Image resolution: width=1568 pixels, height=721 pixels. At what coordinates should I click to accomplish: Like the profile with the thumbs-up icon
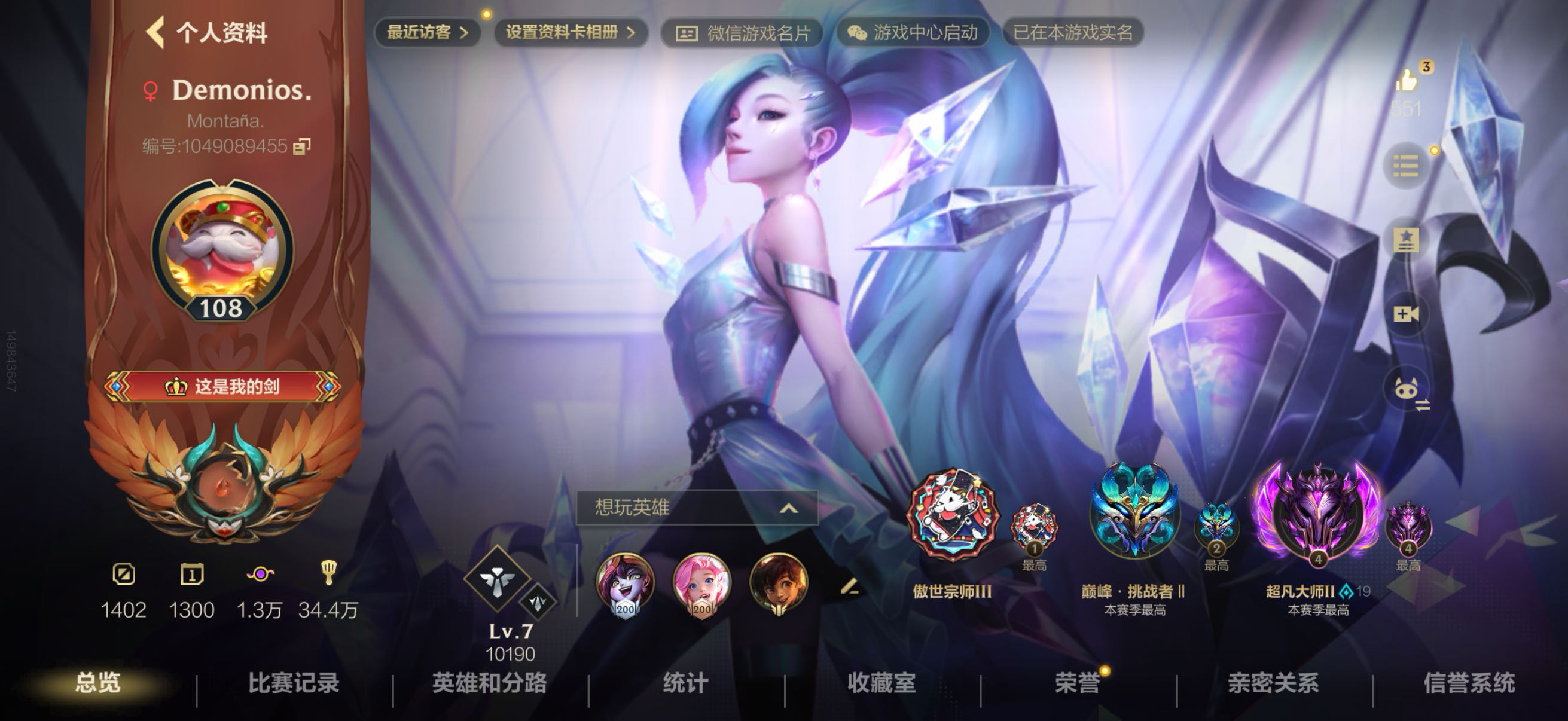tap(1407, 80)
